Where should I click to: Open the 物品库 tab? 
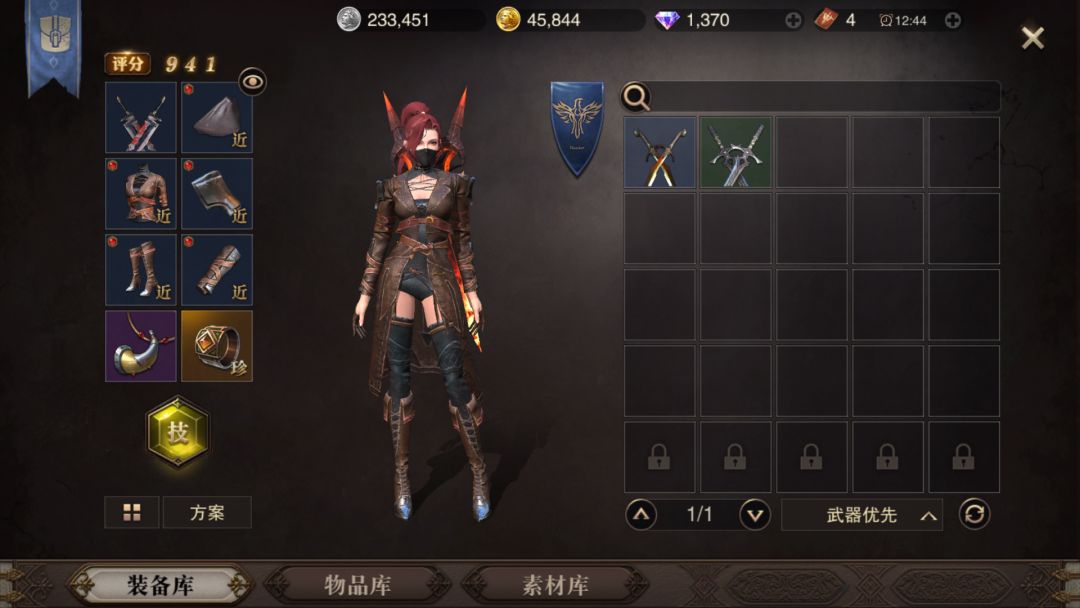[x=357, y=585]
